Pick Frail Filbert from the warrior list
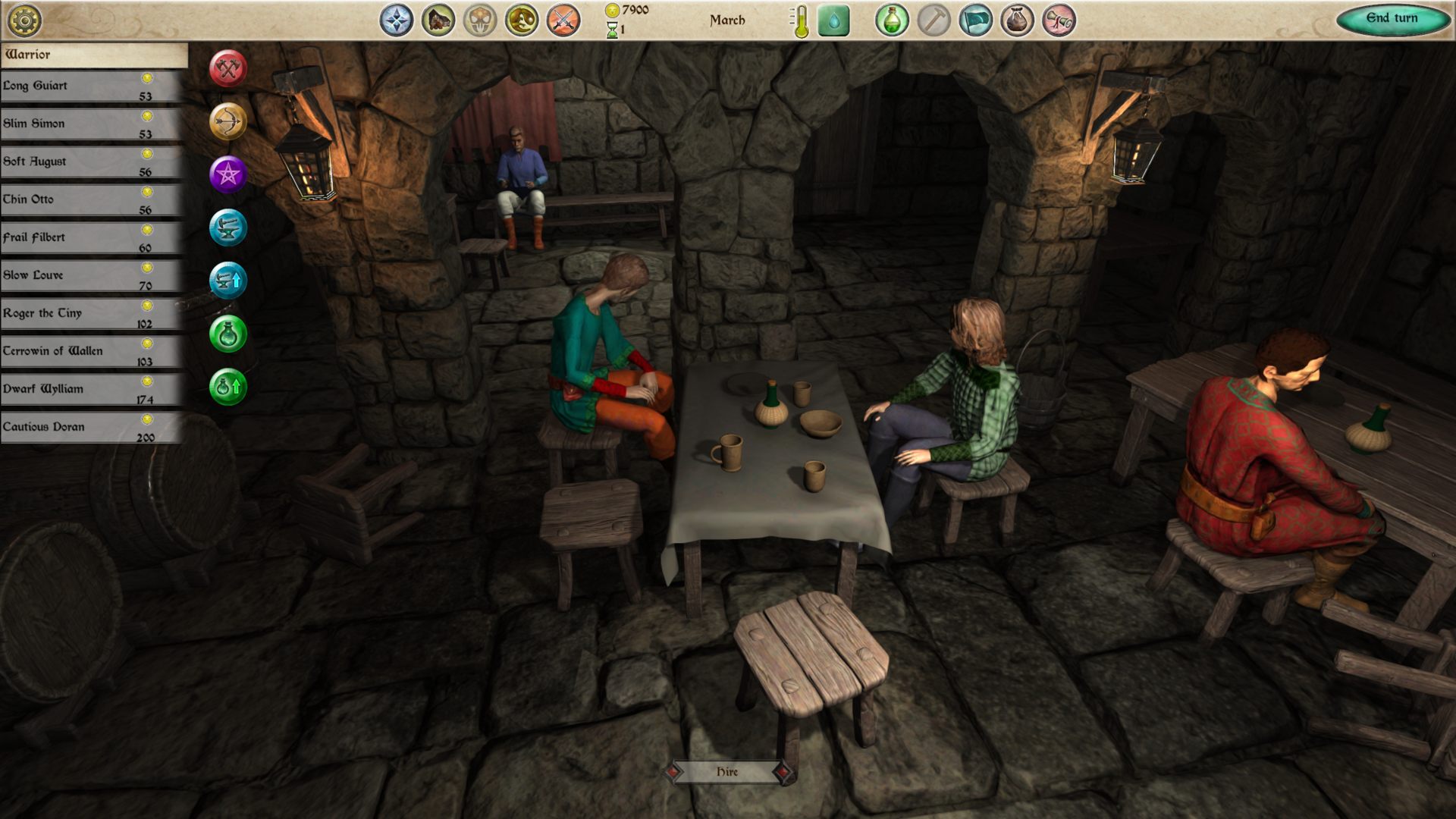1456x819 pixels. pos(91,238)
